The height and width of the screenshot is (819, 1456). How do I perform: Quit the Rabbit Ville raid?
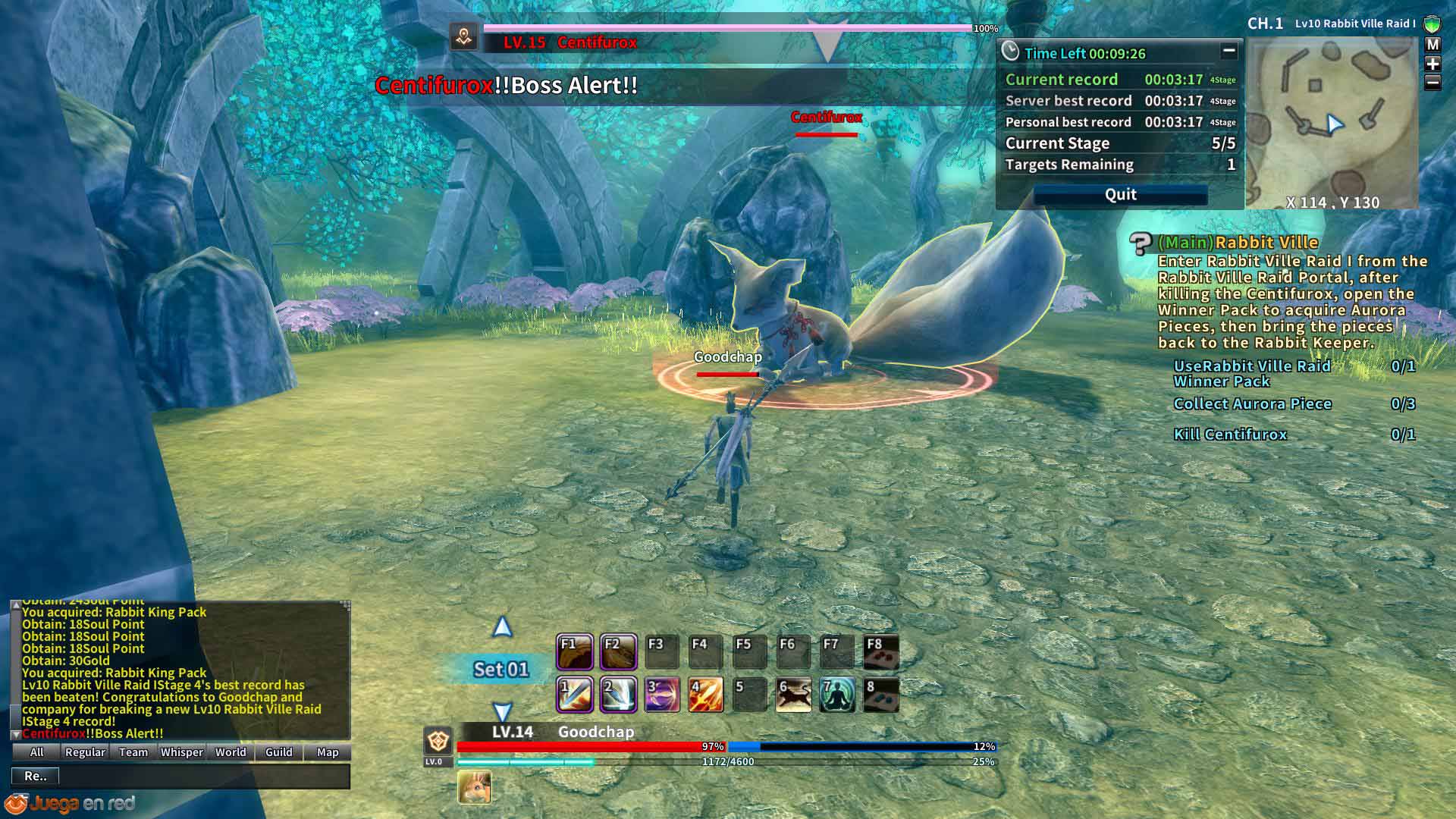[x=1120, y=195]
